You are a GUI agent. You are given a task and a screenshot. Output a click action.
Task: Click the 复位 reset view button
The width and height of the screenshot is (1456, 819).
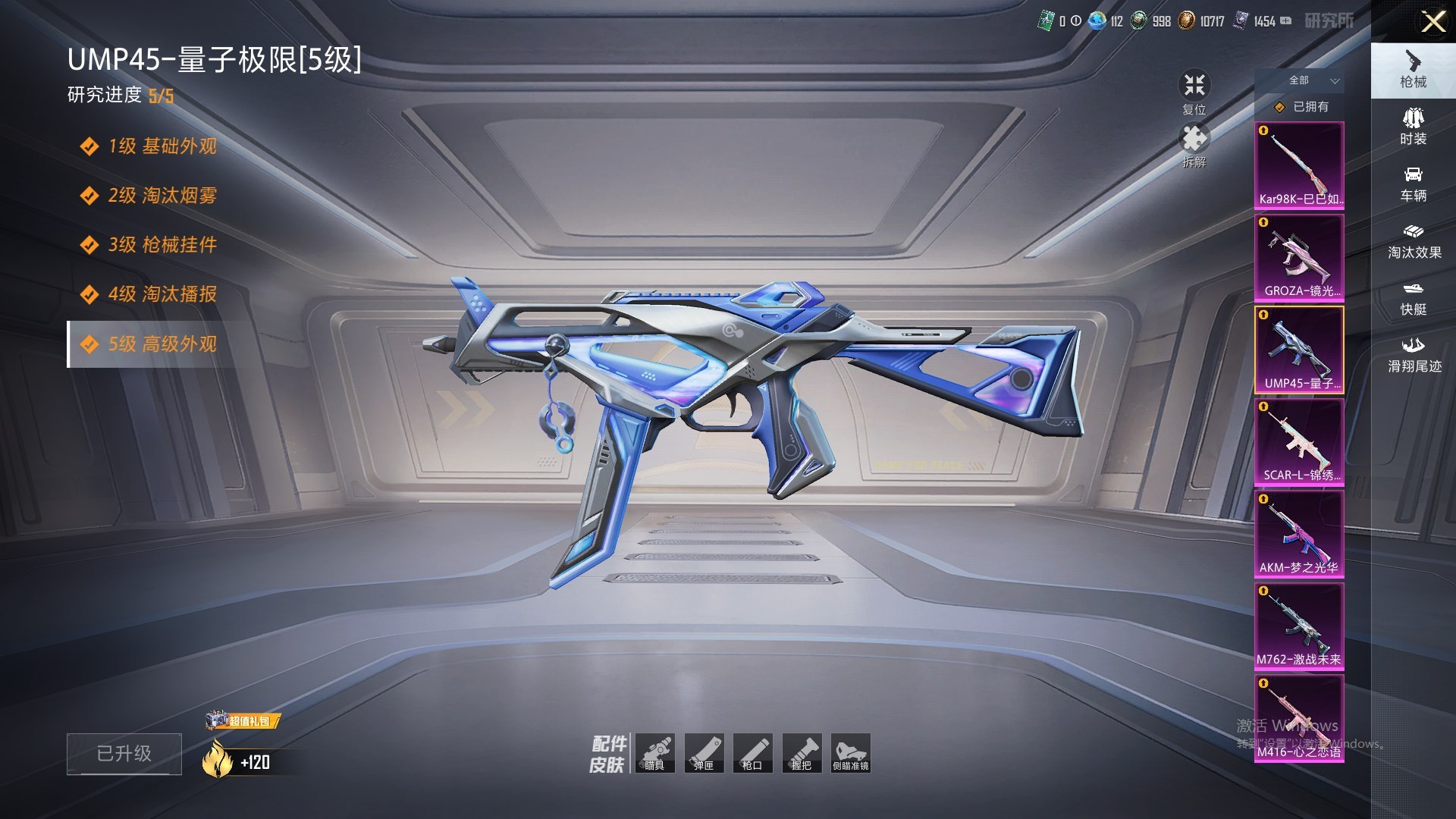[1194, 93]
